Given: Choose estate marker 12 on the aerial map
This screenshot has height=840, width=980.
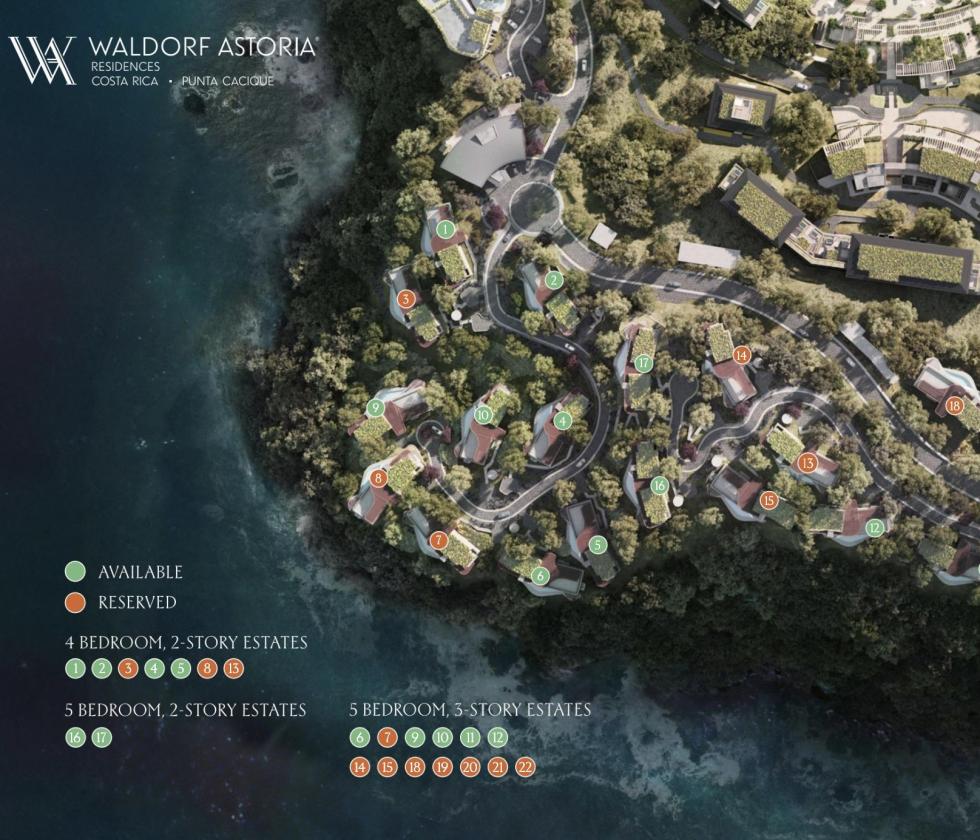Looking at the screenshot, I should (875, 528).
